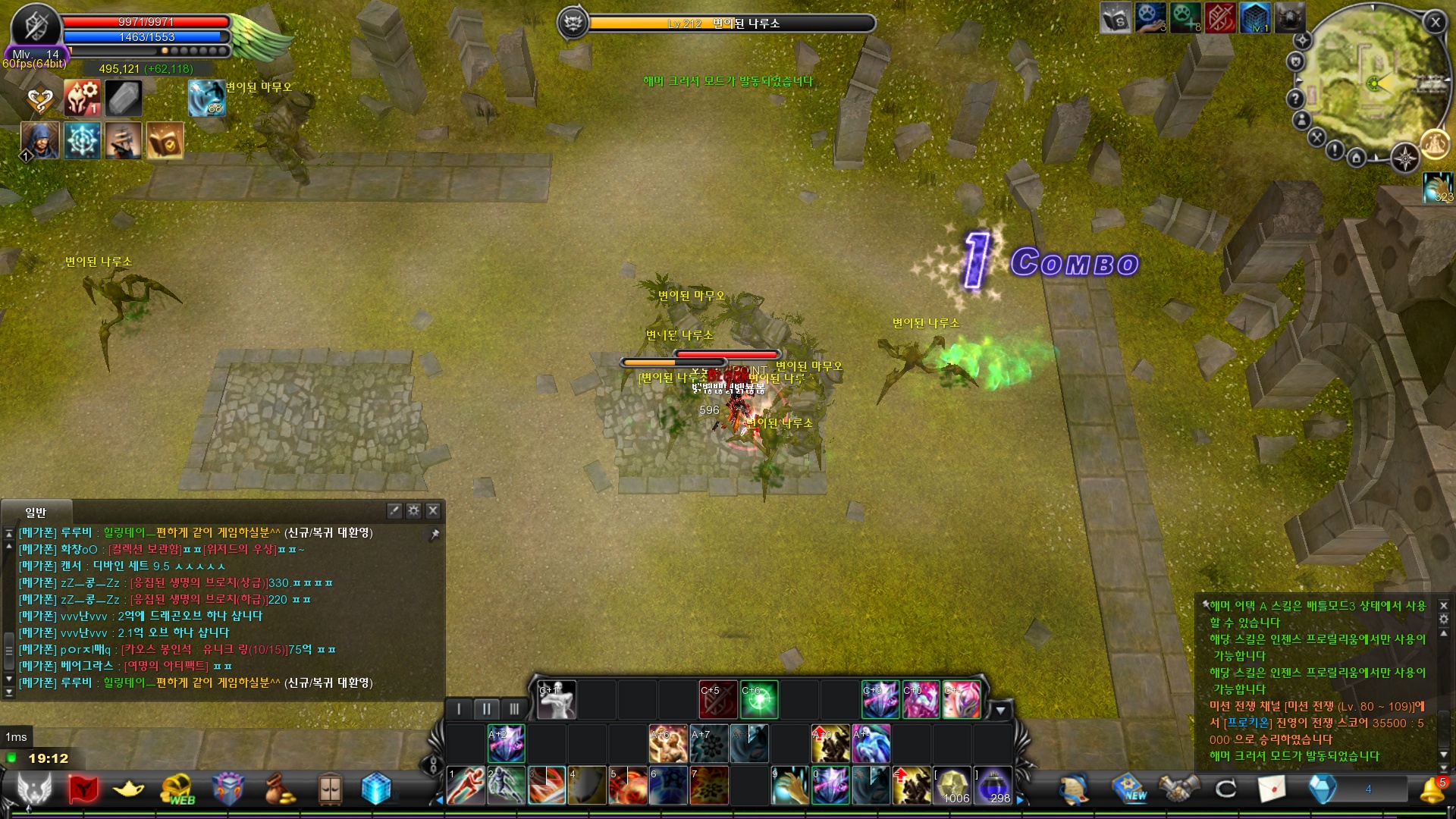Viewport: 1456px width, 819px height.
Task: Open the compass star button
Action: 1405,158
